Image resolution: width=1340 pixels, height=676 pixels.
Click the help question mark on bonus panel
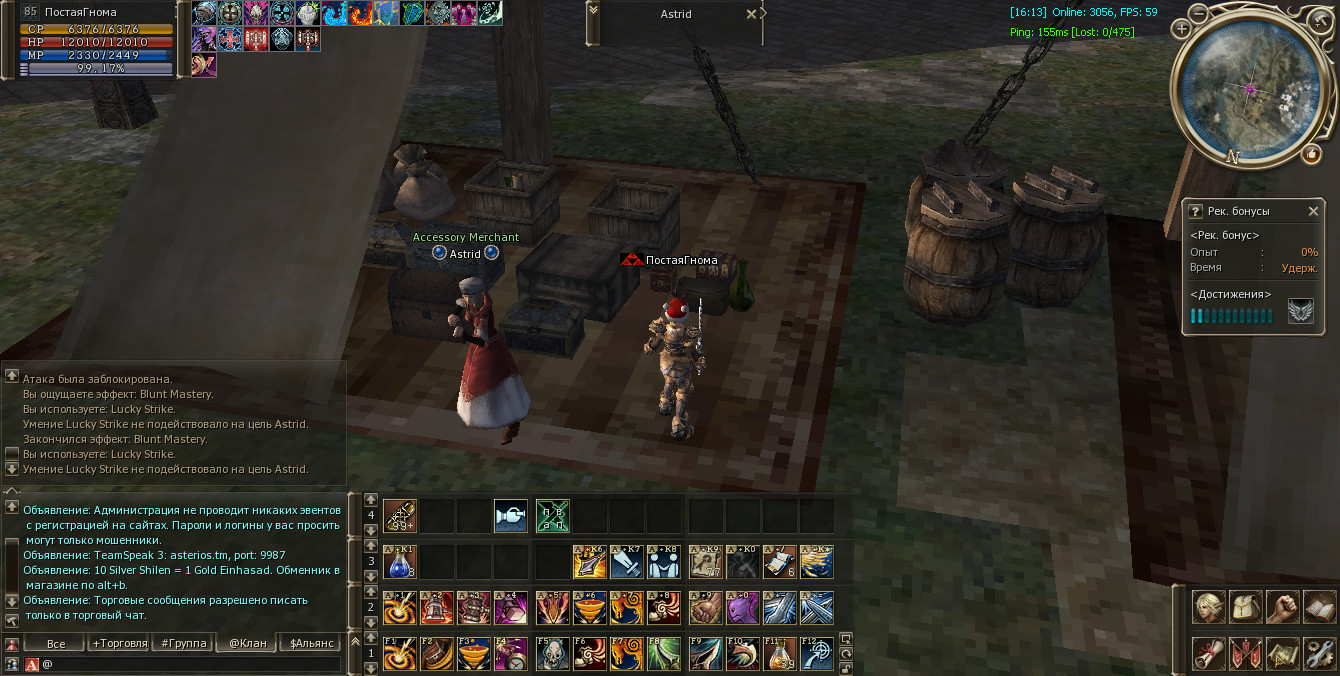1195,211
